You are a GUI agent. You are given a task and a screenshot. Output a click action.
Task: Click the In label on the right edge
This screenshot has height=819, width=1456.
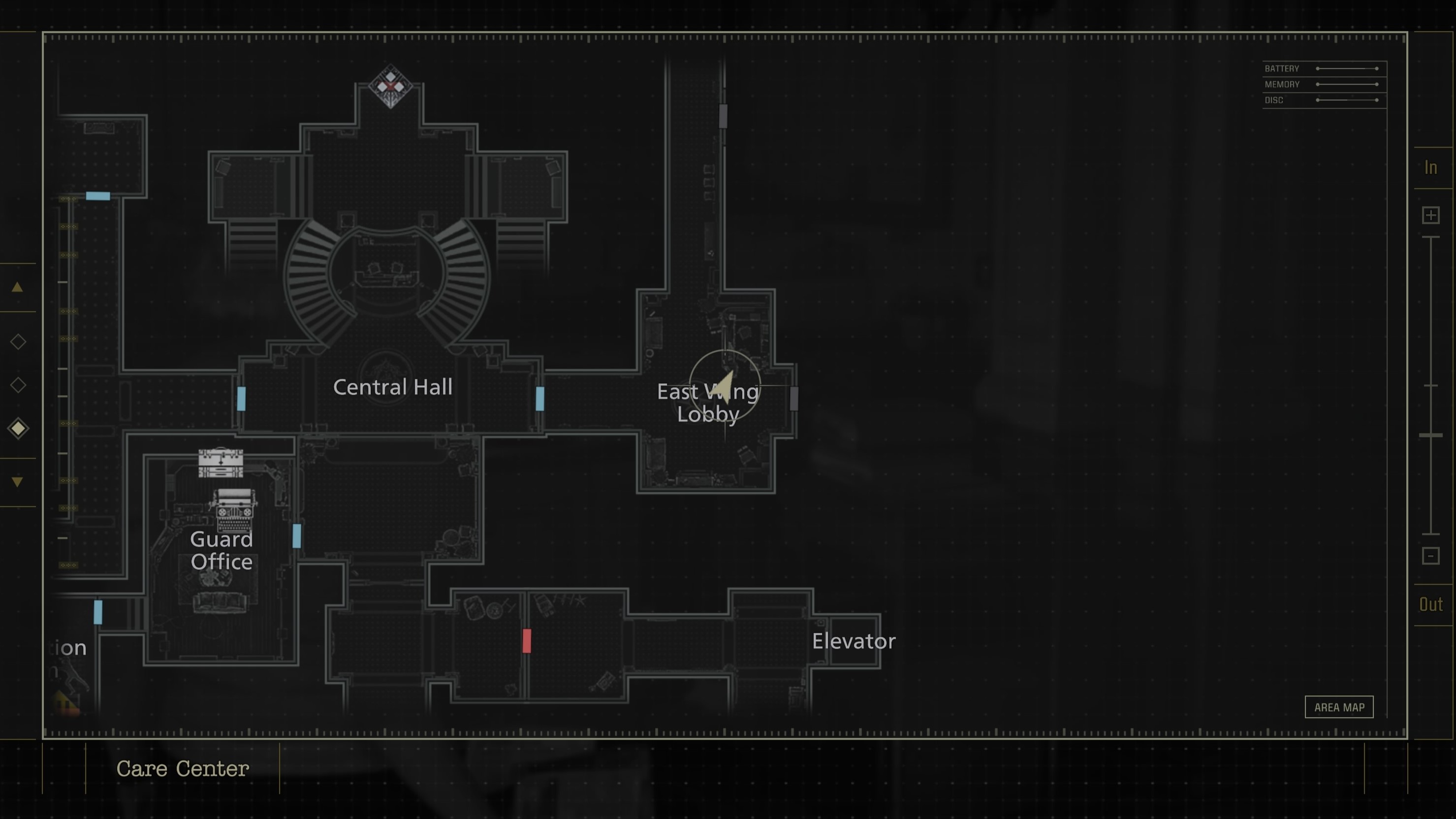click(x=1431, y=167)
